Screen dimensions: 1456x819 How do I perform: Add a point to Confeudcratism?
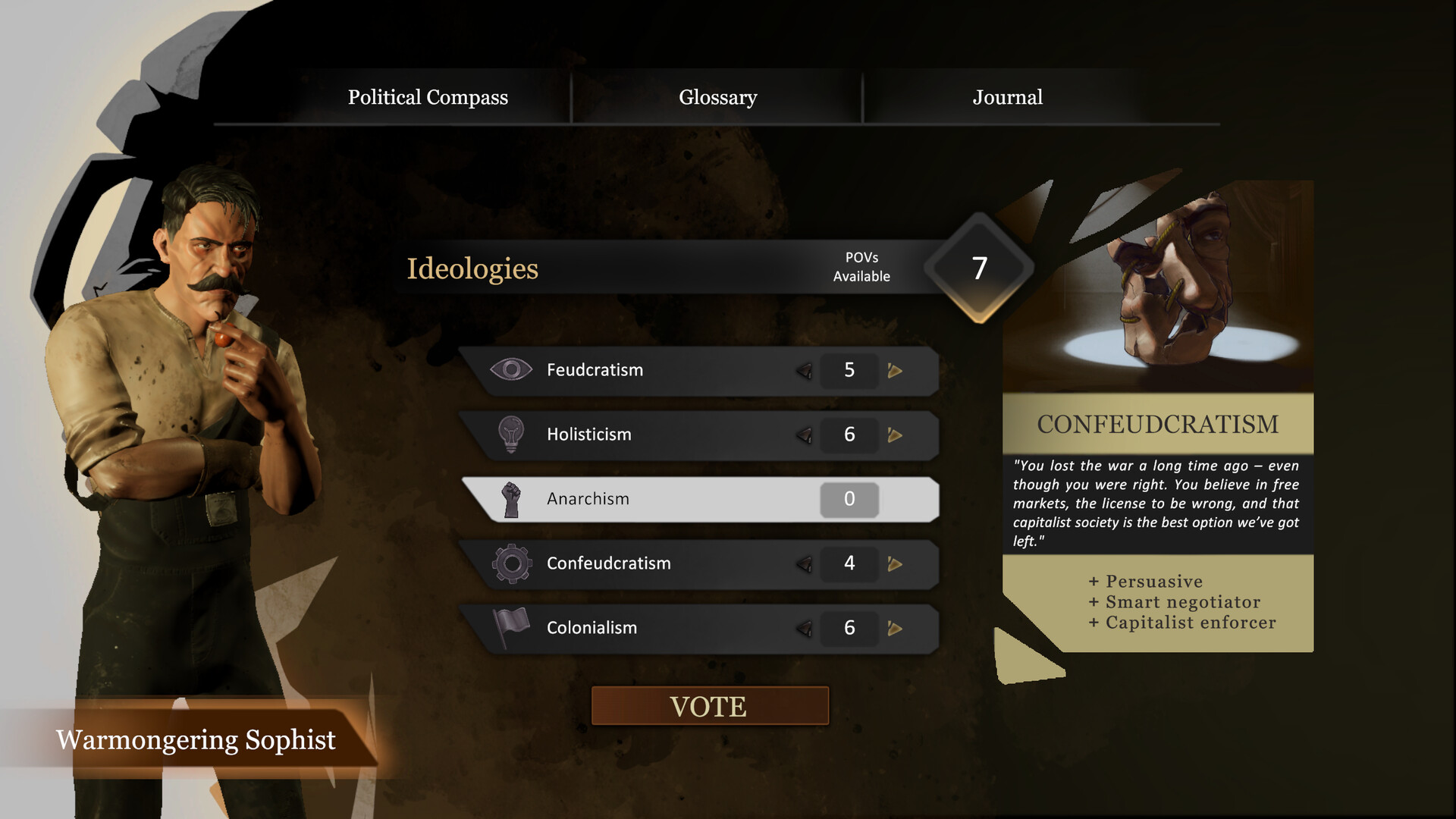click(895, 564)
